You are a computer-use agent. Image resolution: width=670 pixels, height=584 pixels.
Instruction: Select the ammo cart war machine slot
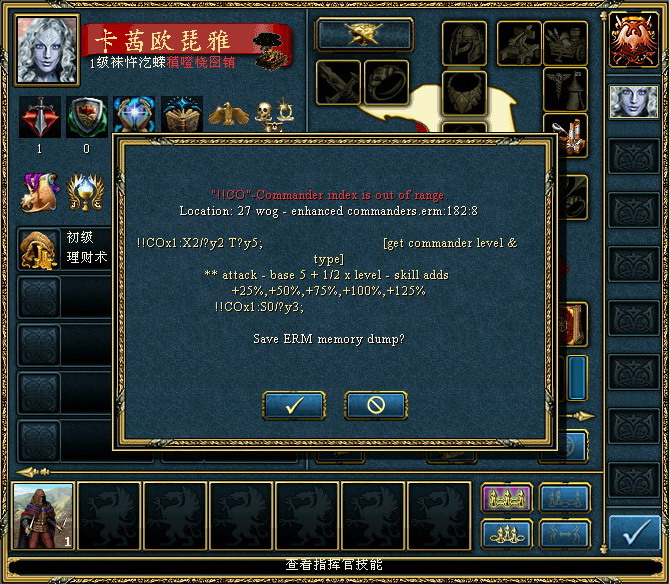(x=565, y=41)
